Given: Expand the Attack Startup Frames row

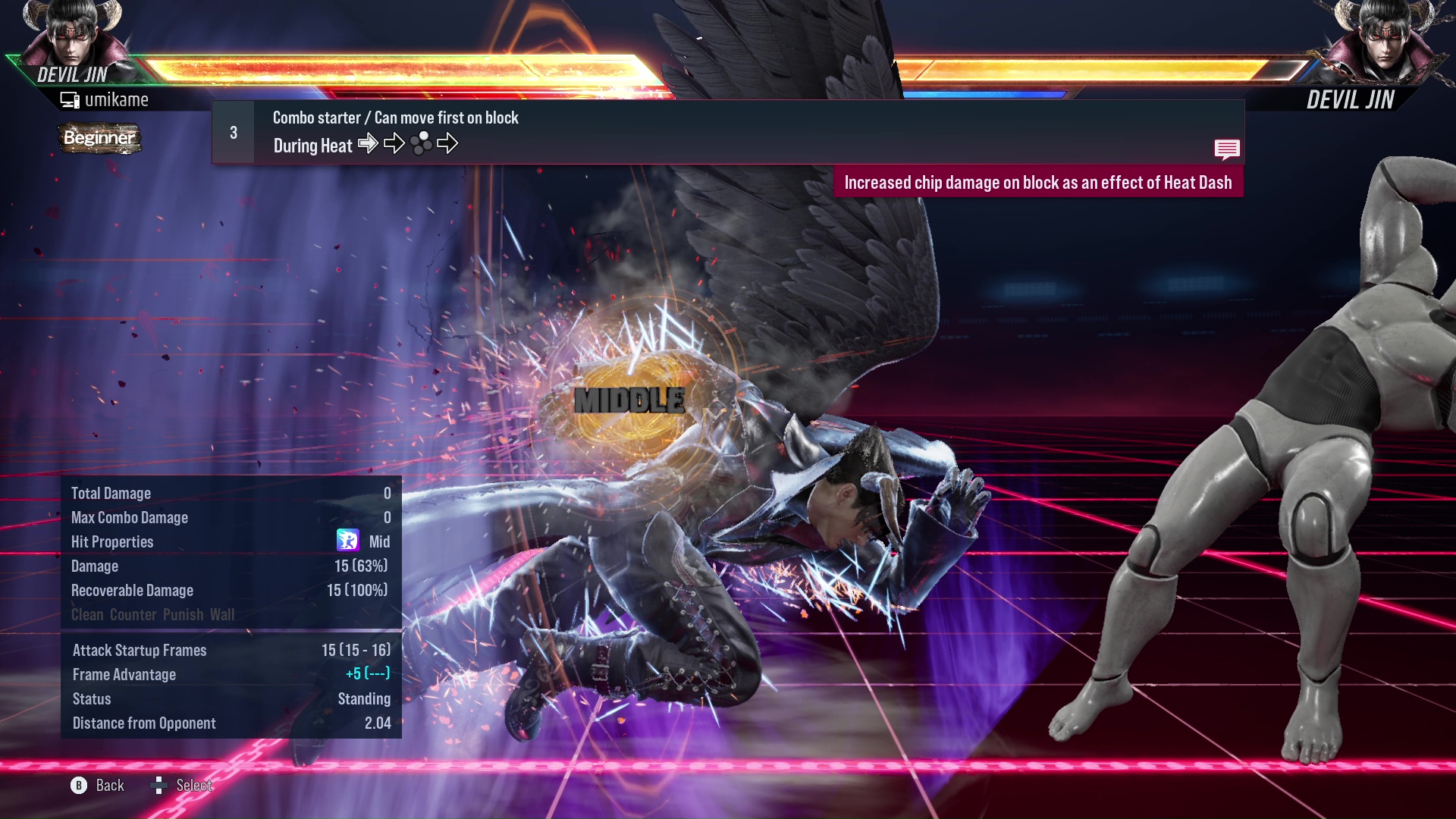Looking at the screenshot, I should (x=139, y=650).
